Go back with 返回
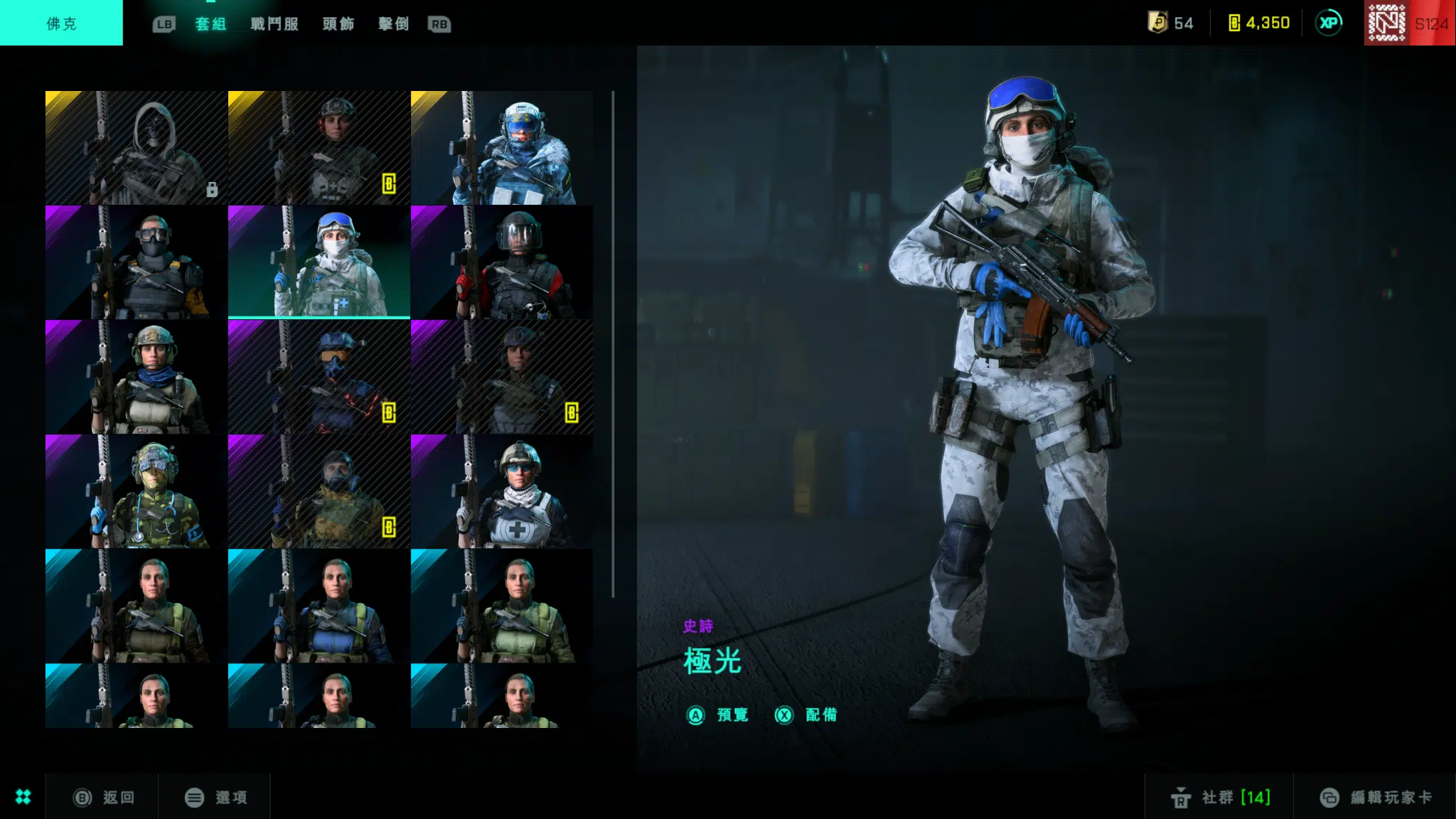The width and height of the screenshot is (1456, 819). pyautogui.click(x=105, y=798)
